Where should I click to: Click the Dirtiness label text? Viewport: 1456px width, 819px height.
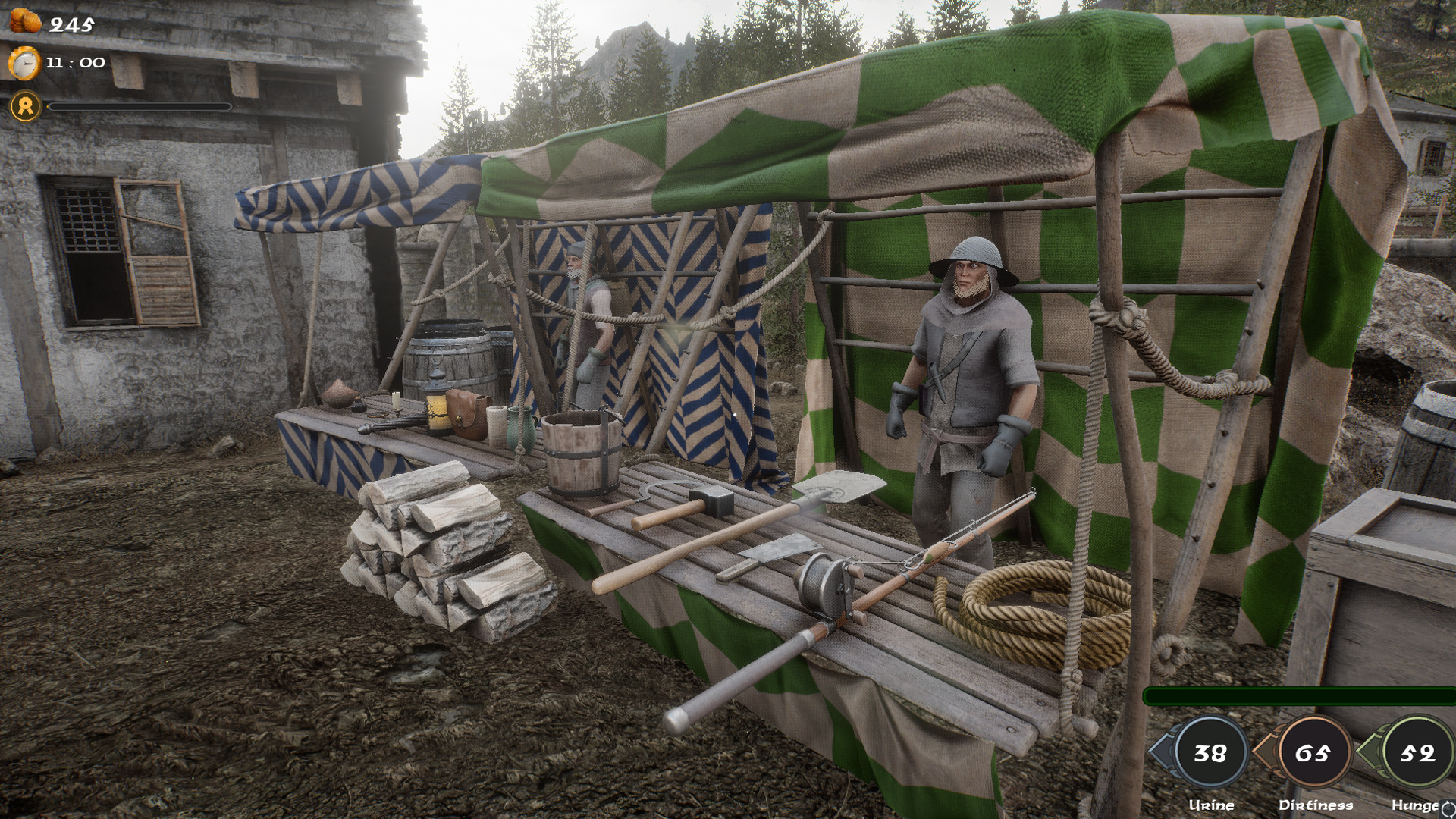click(1314, 805)
